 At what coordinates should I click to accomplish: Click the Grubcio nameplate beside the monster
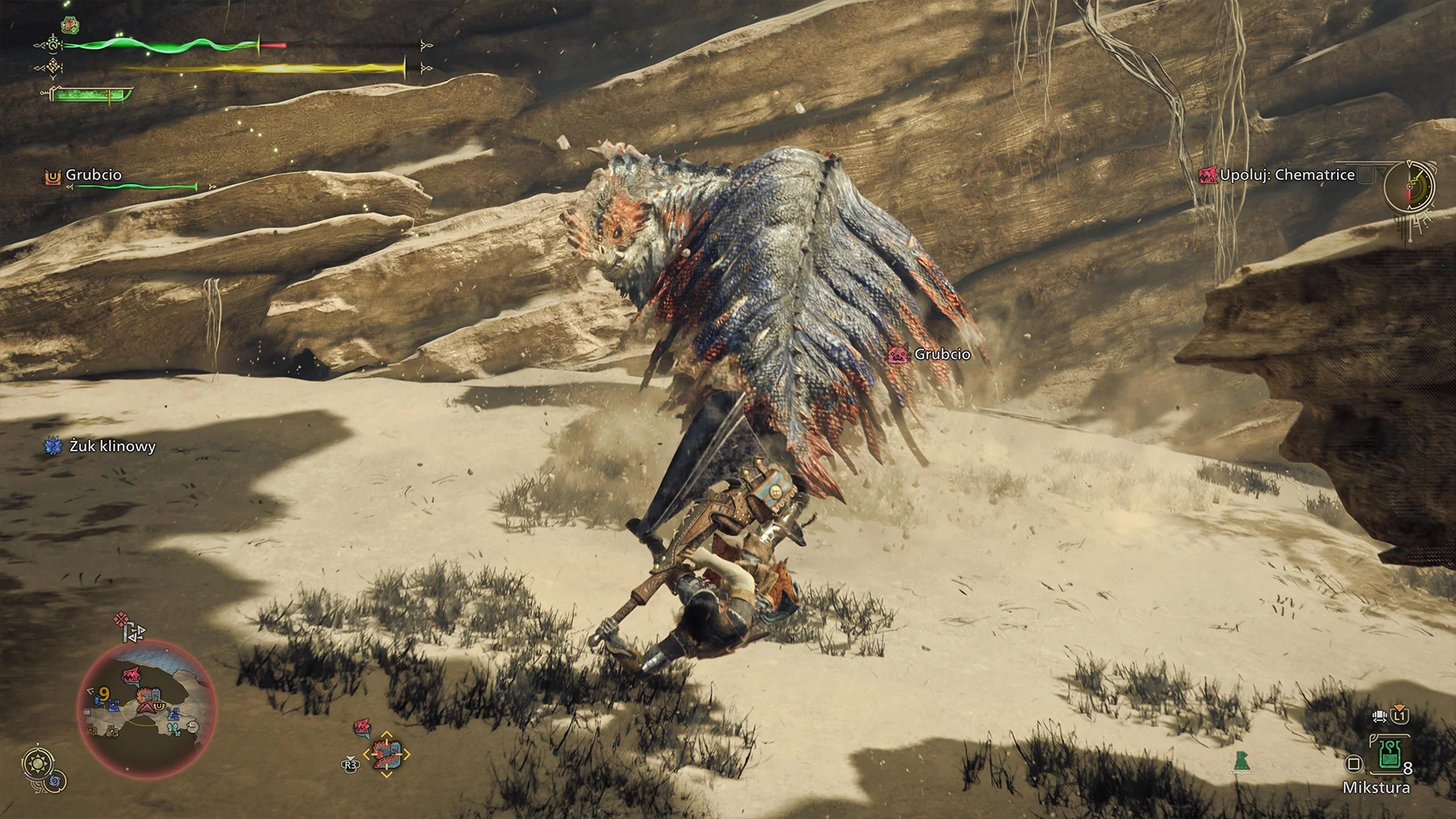[x=941, y=354]
